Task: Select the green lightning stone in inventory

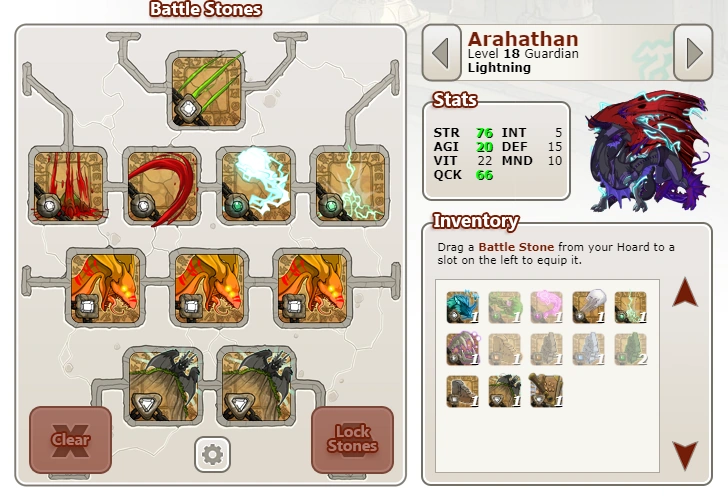Action: (630, 307)
